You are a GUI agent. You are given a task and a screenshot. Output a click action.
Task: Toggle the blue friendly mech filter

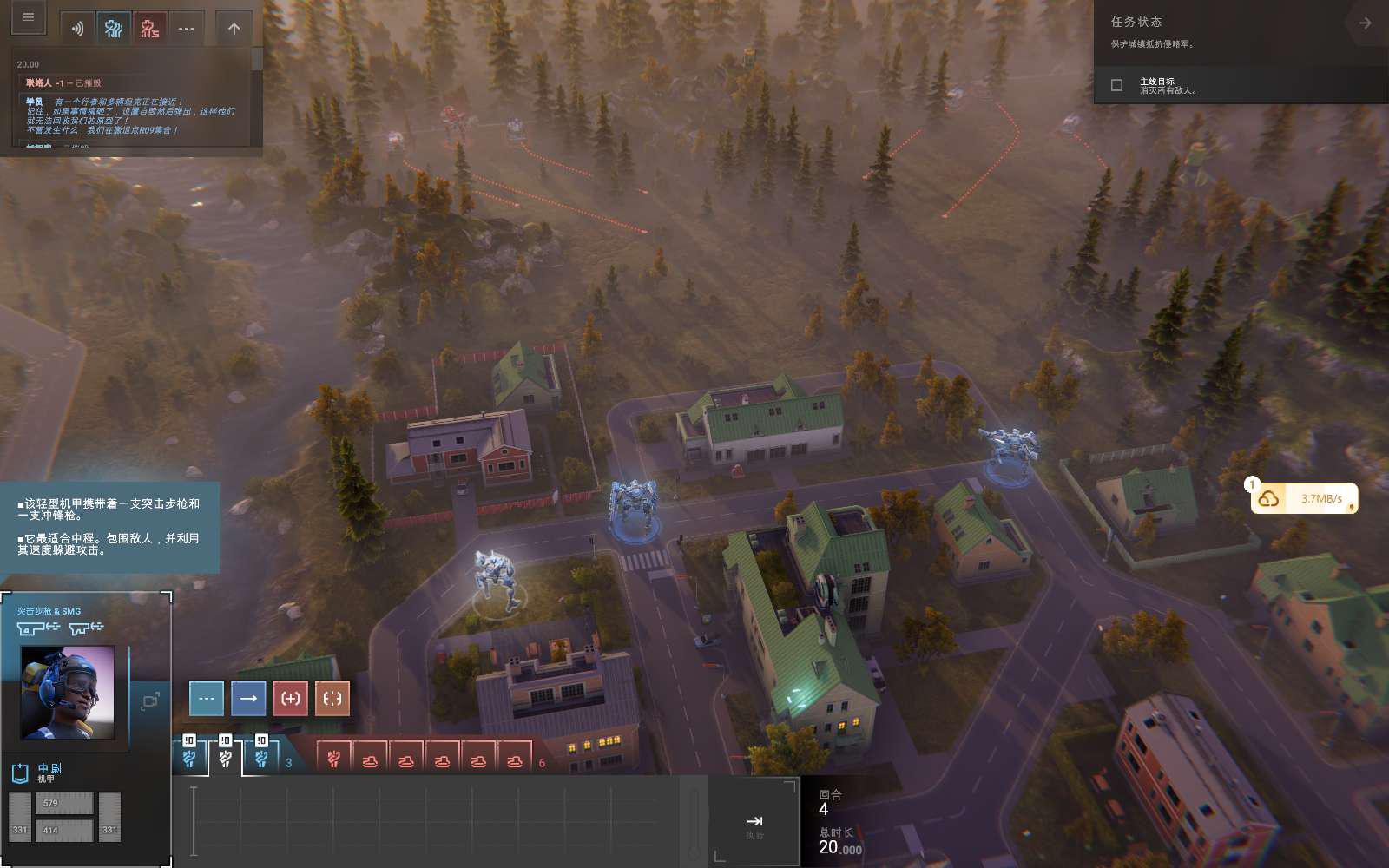(x=114, y=29)
